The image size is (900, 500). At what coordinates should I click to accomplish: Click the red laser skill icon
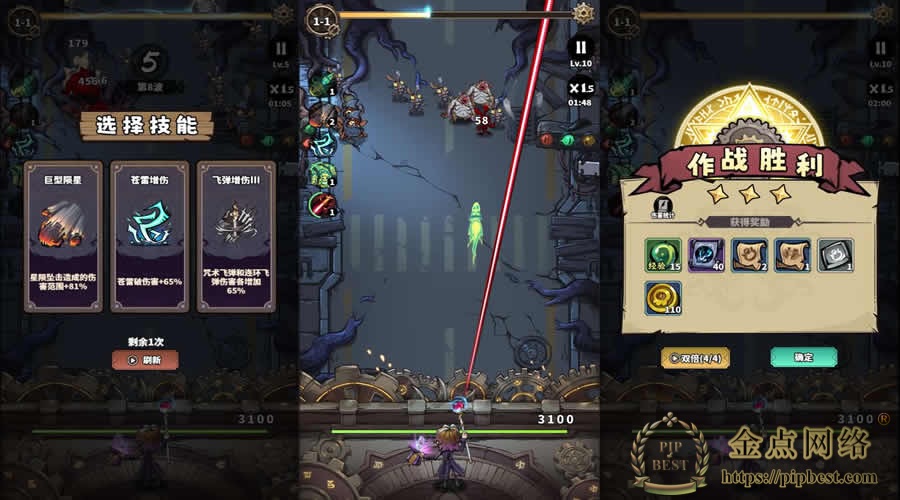coord(321,204)
